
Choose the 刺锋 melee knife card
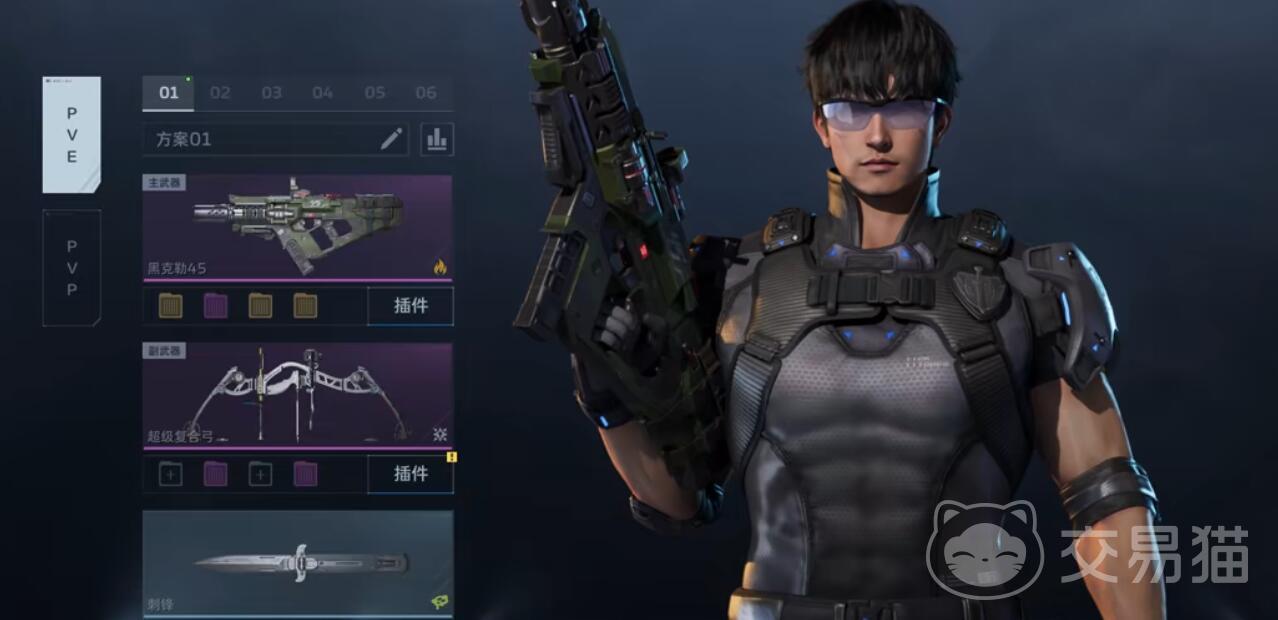(x=297, y=563)
